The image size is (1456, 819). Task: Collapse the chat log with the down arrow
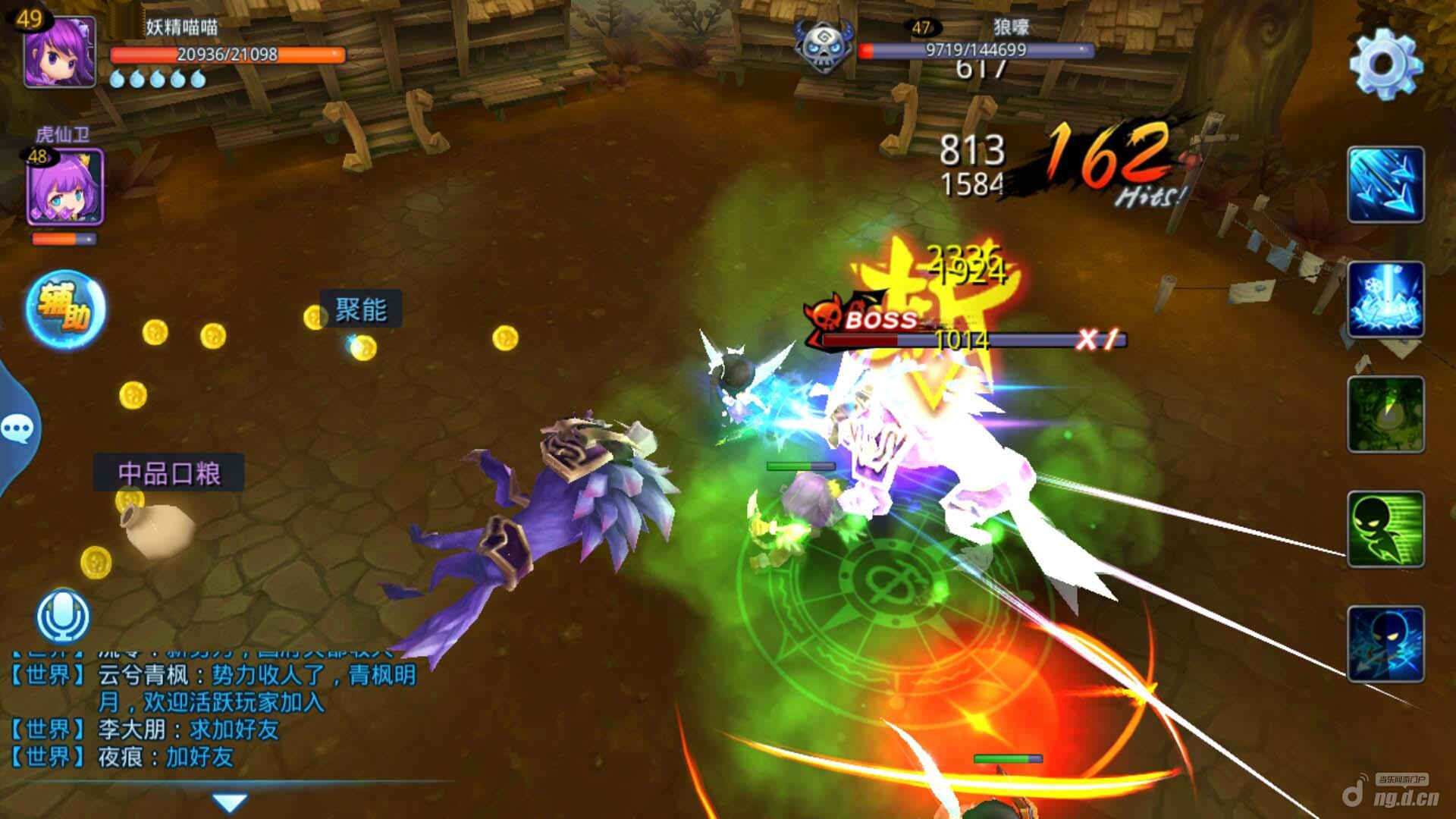[x=230, y=802]
